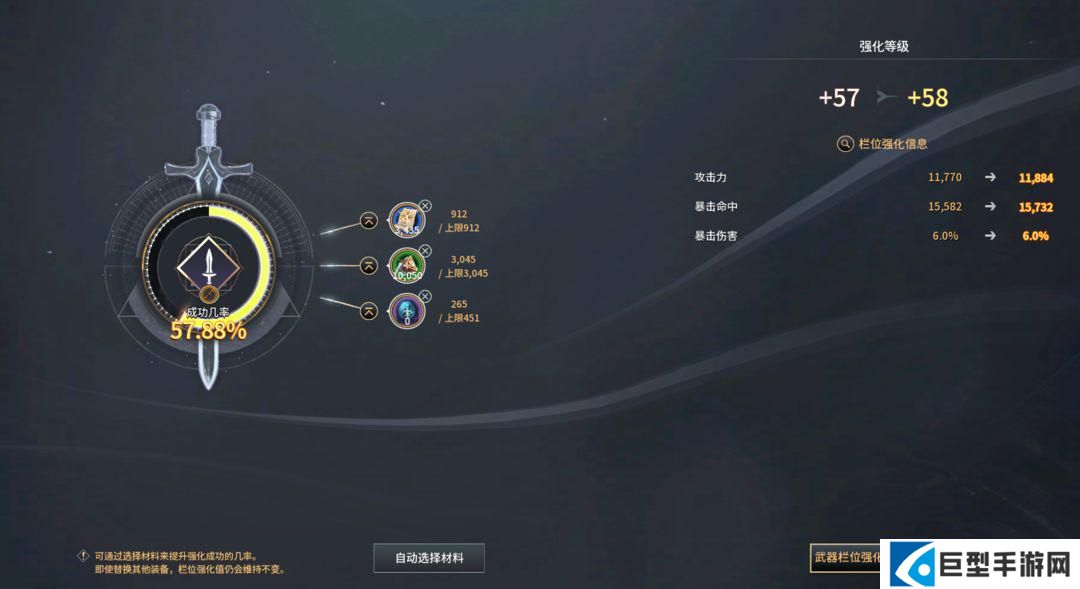Select the green-ringed ore material icon

tap(406, 266)
